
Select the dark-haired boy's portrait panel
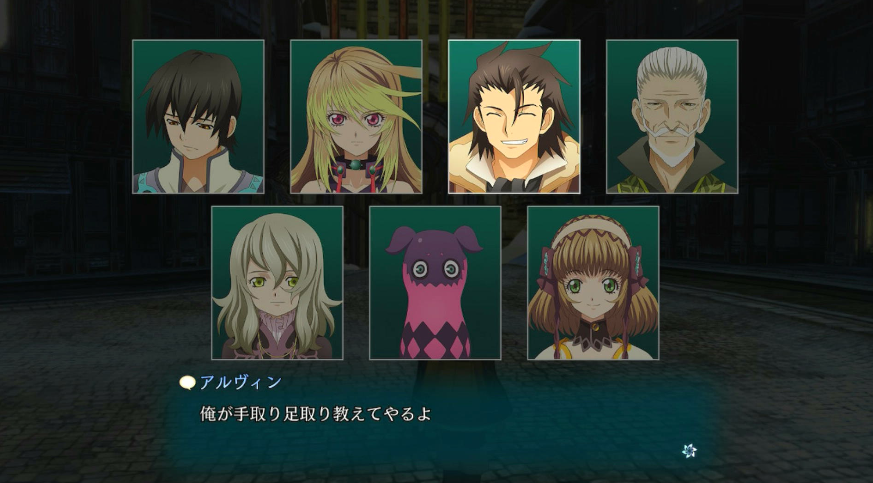pos(198,117)
